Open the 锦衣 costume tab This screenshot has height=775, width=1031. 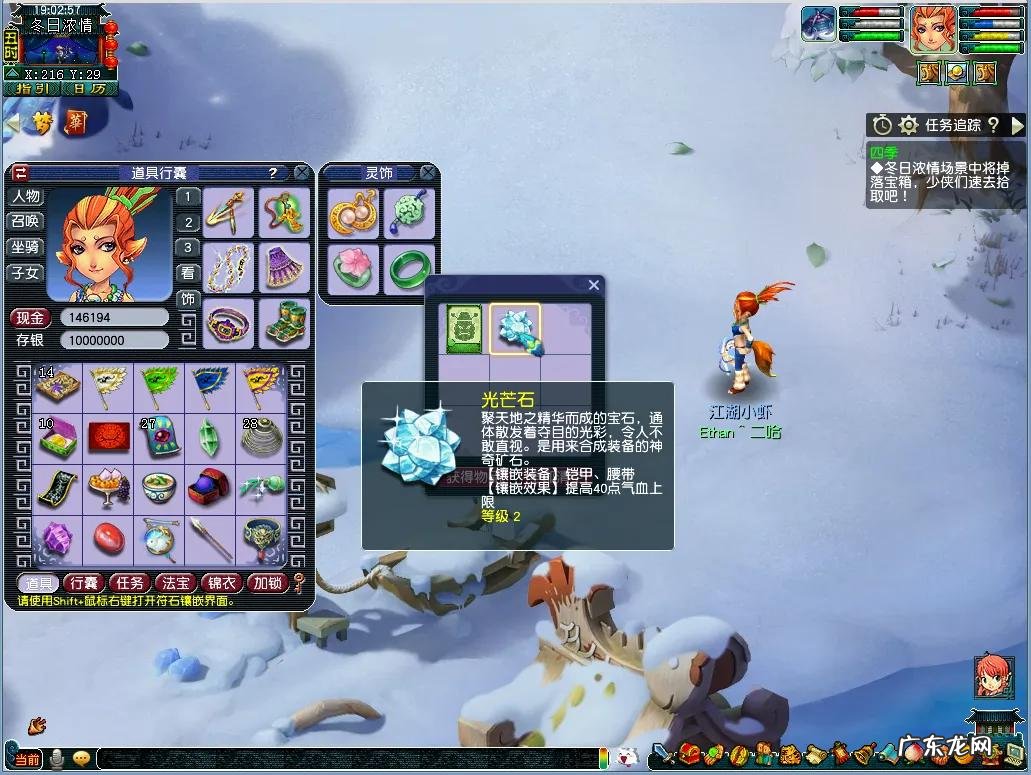[221, 583]
